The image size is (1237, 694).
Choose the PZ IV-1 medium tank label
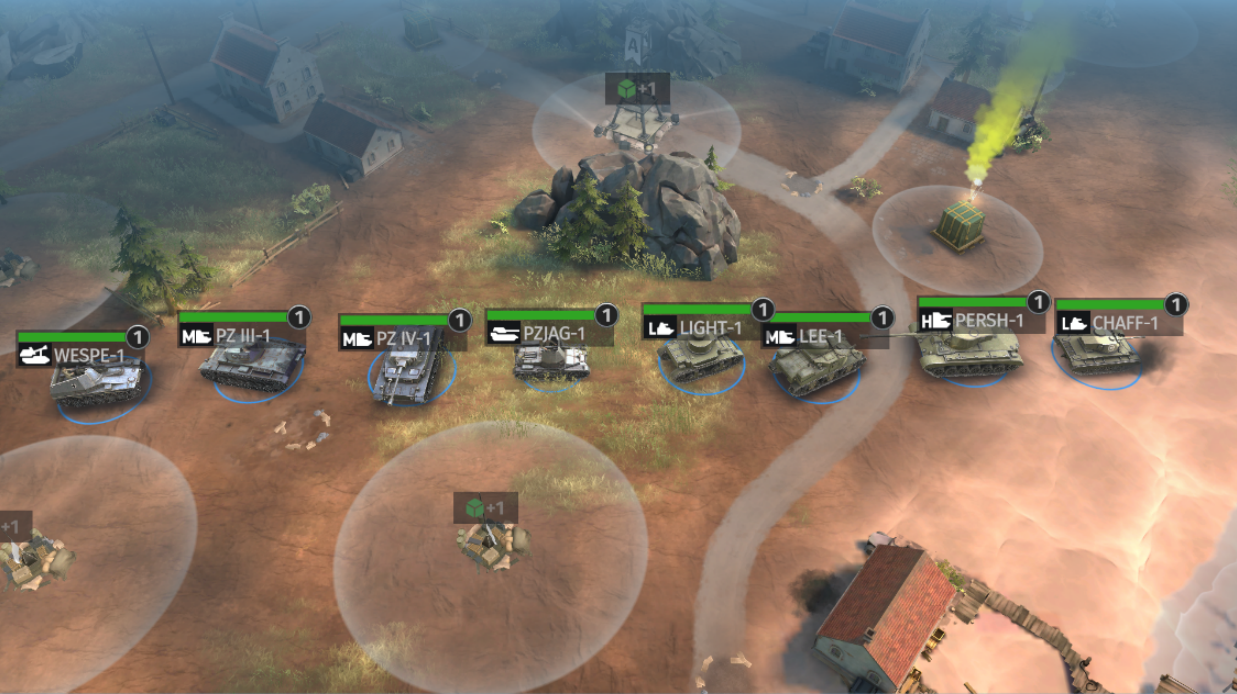point(402,339)
